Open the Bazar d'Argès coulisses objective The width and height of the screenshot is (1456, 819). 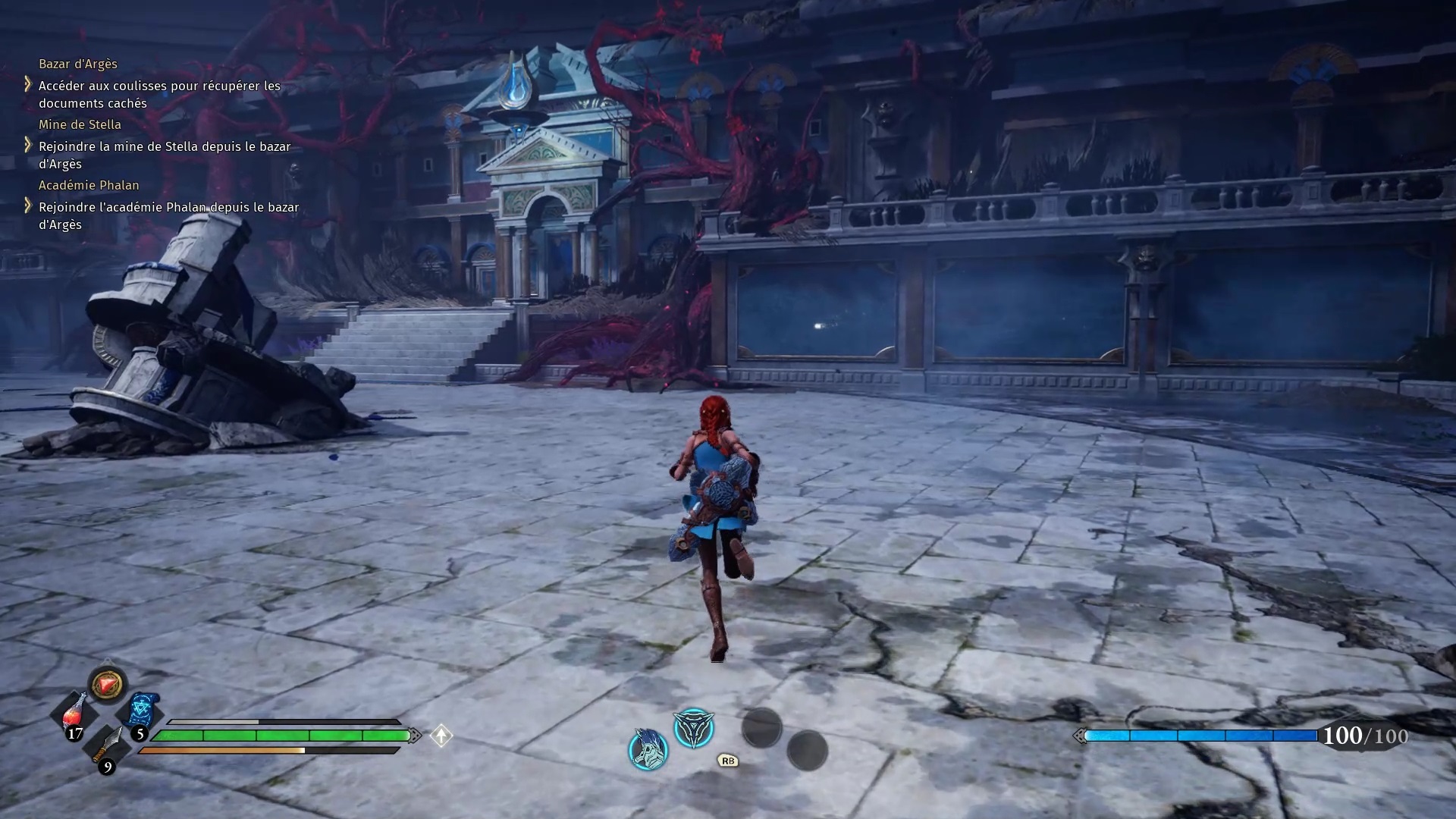(159, 95)
